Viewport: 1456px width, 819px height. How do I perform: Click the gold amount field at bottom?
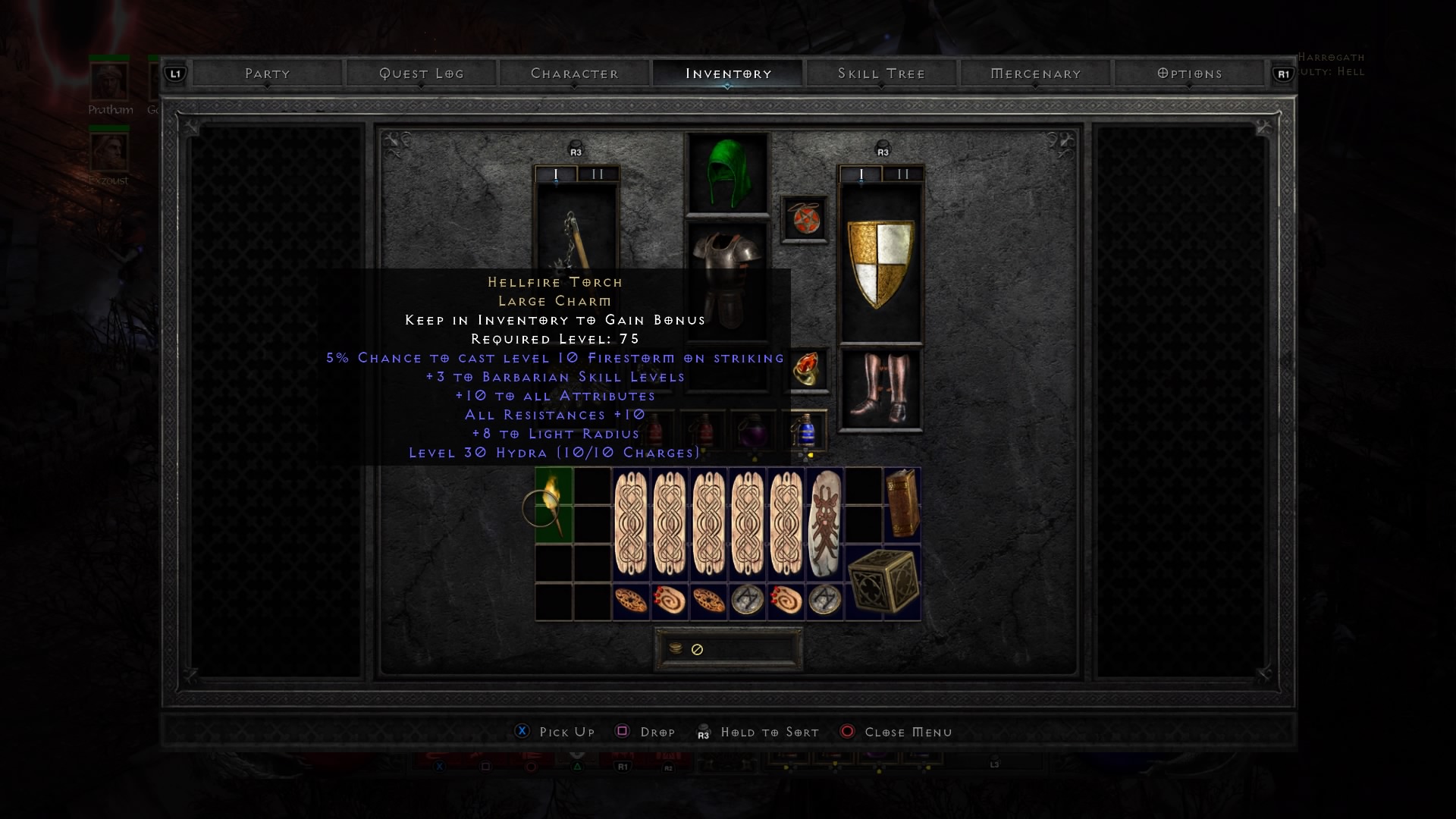728,648
